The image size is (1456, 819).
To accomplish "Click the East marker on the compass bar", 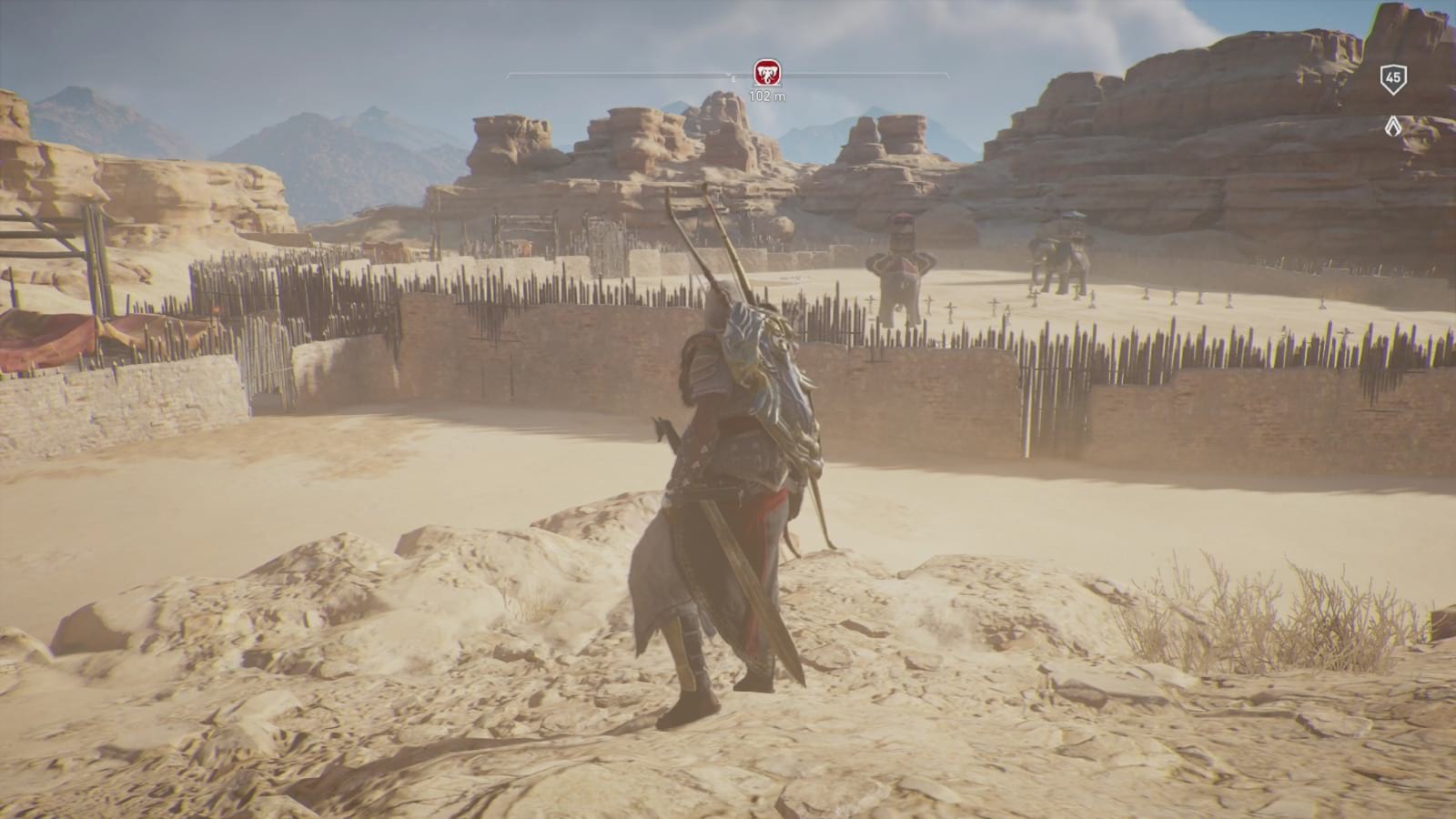I will (x=733, y=78).
